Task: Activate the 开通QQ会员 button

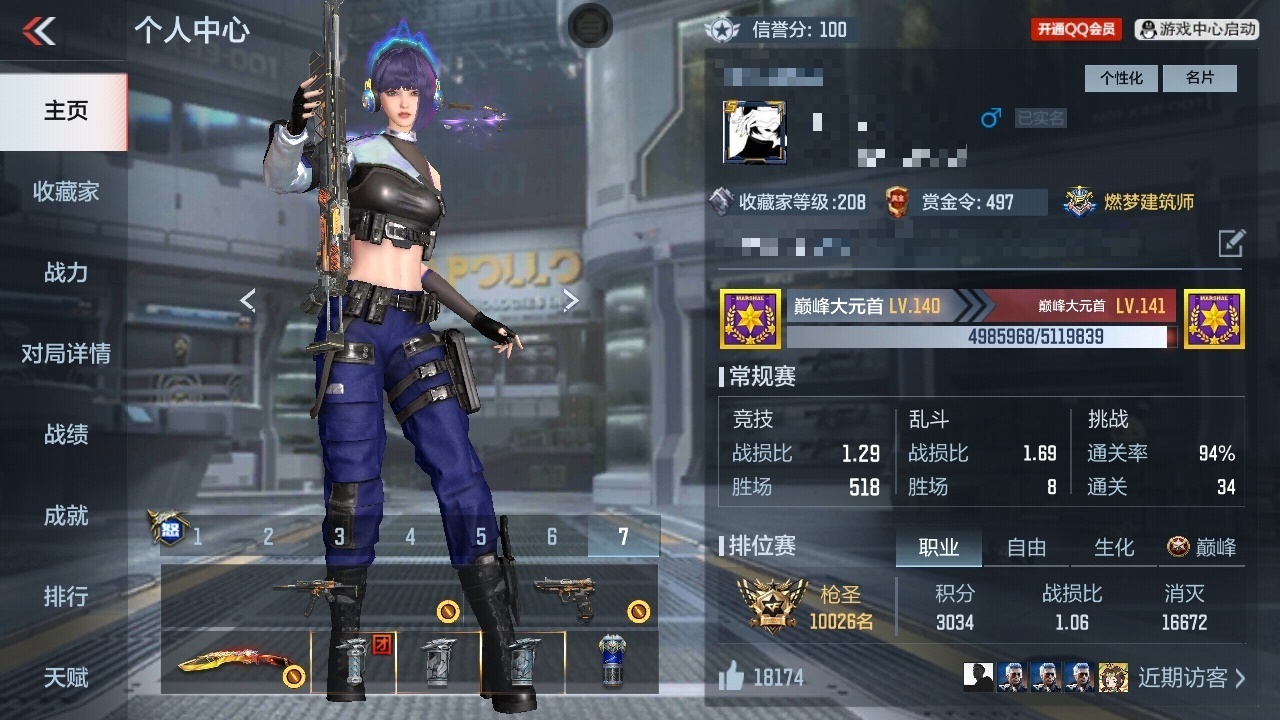Action: pos(1076,30)
